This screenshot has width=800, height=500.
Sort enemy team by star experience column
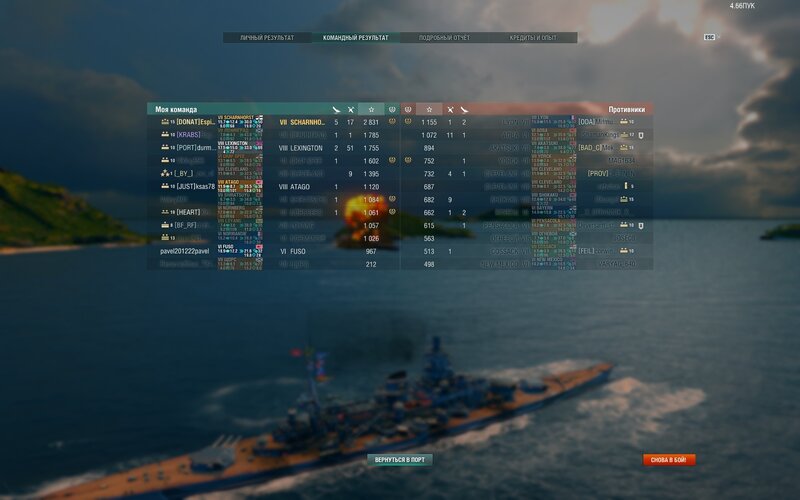(x=428, y=109)
